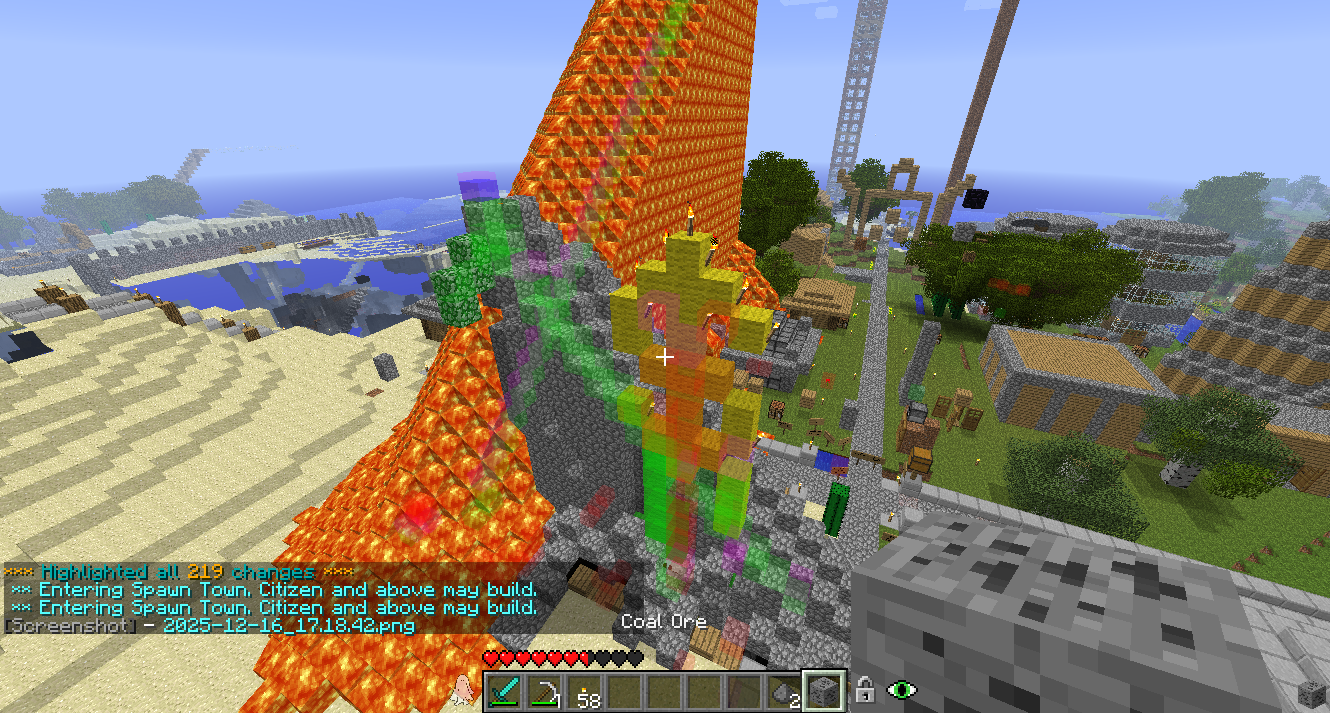
Task: Click the green eye icon
Action: coord(904,689)
